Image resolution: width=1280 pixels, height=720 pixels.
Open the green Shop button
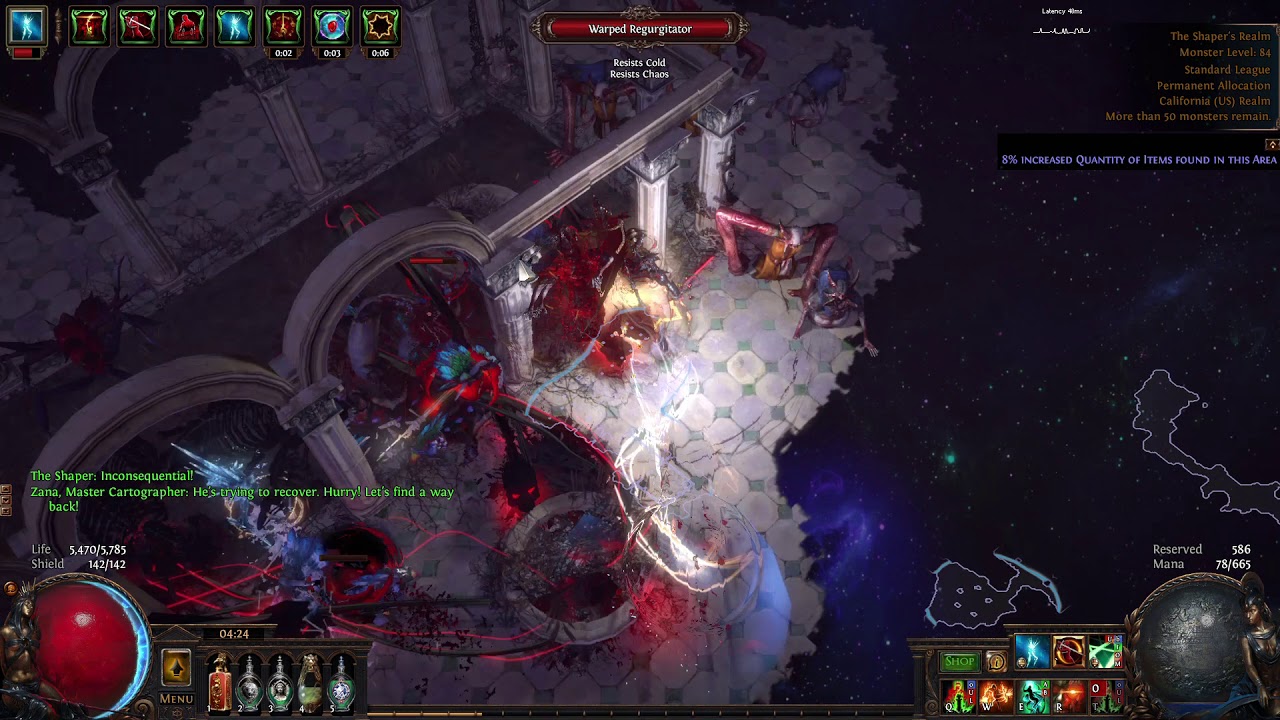tap(959, 661)
